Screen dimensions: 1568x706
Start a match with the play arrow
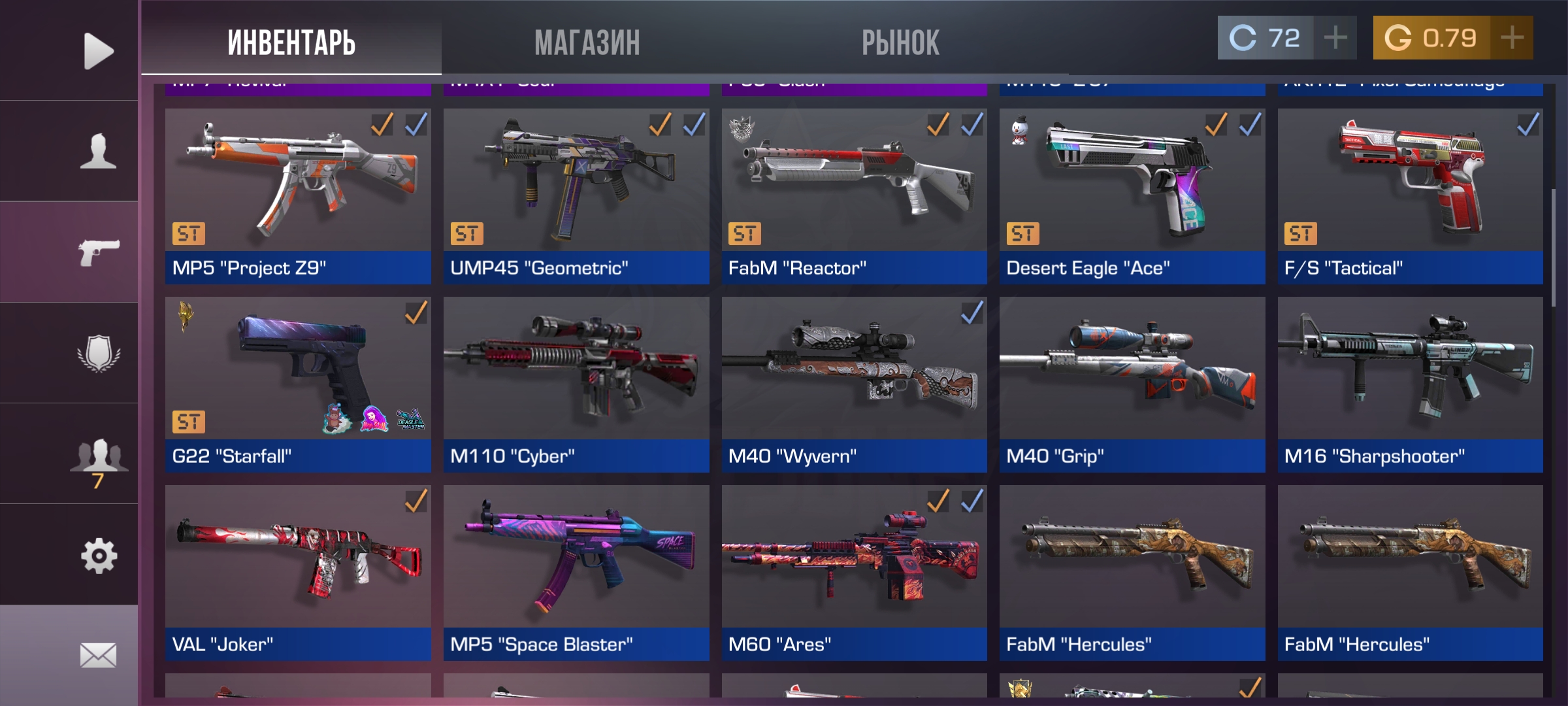98,51
